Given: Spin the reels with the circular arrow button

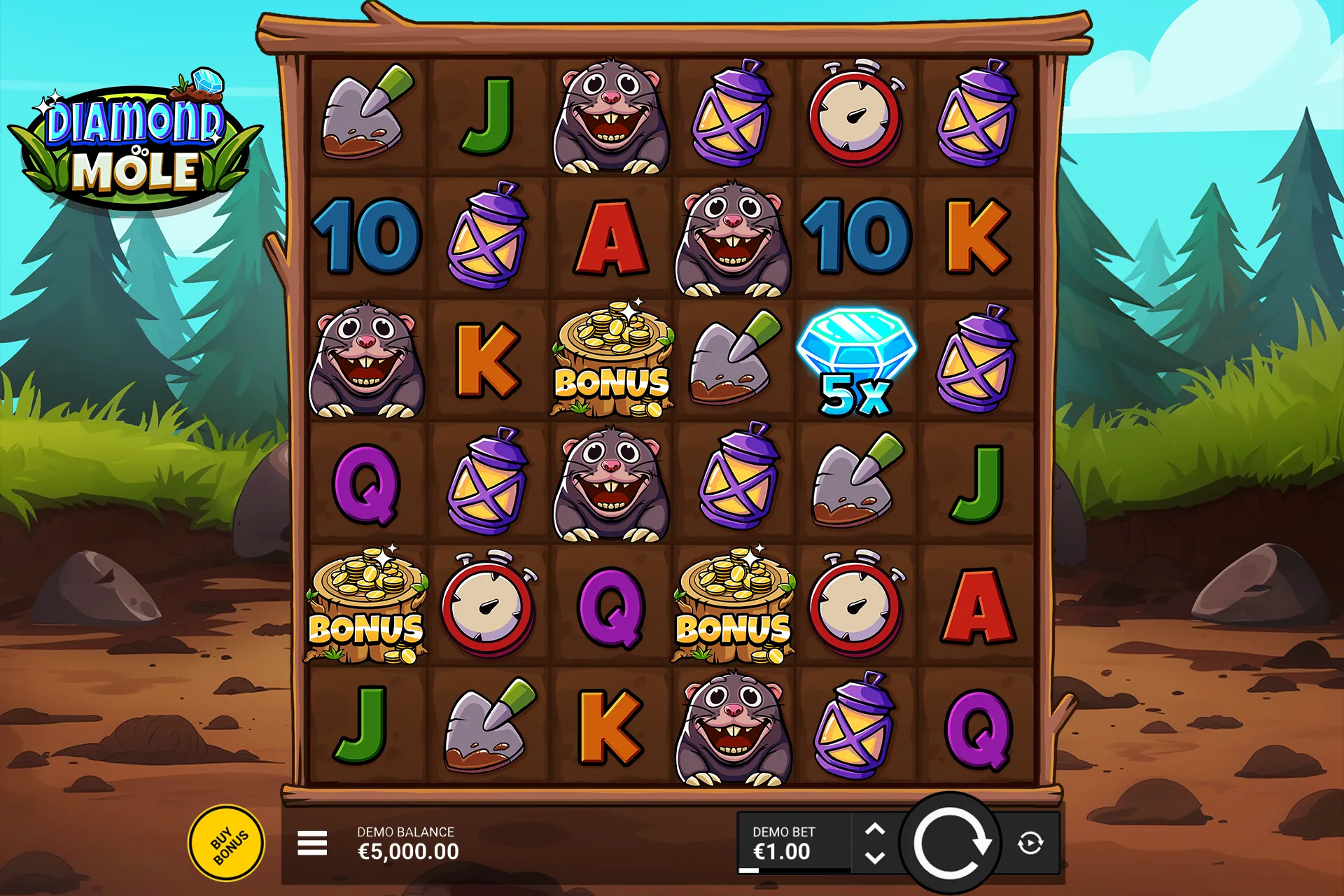Looking at the screenshot, I should point(950,843).
